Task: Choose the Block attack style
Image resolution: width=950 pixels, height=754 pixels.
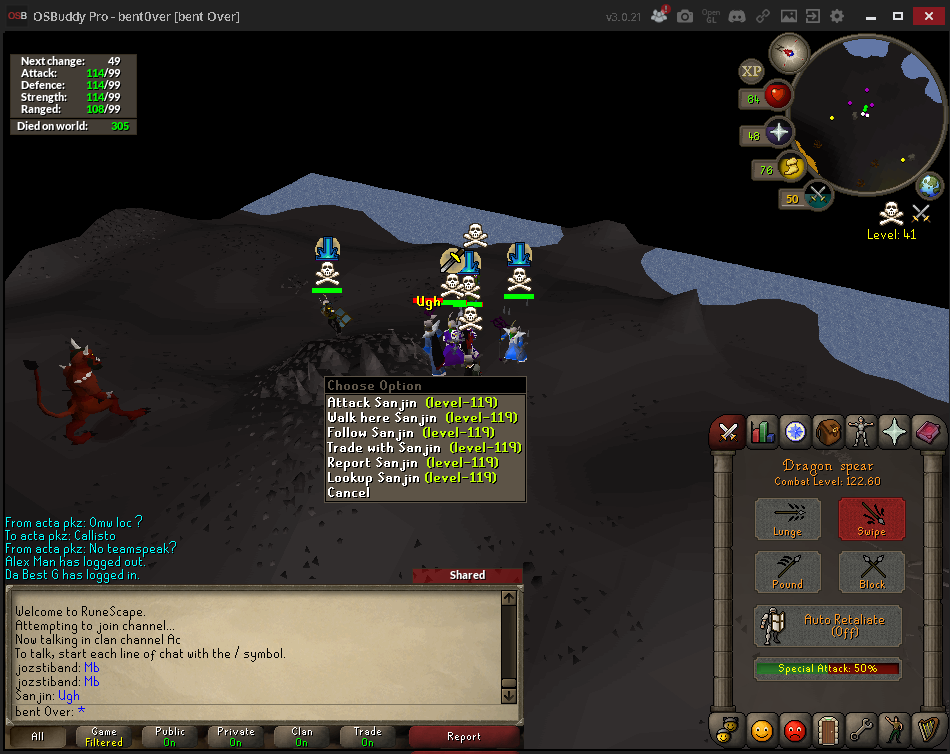Action: (871, 572)
